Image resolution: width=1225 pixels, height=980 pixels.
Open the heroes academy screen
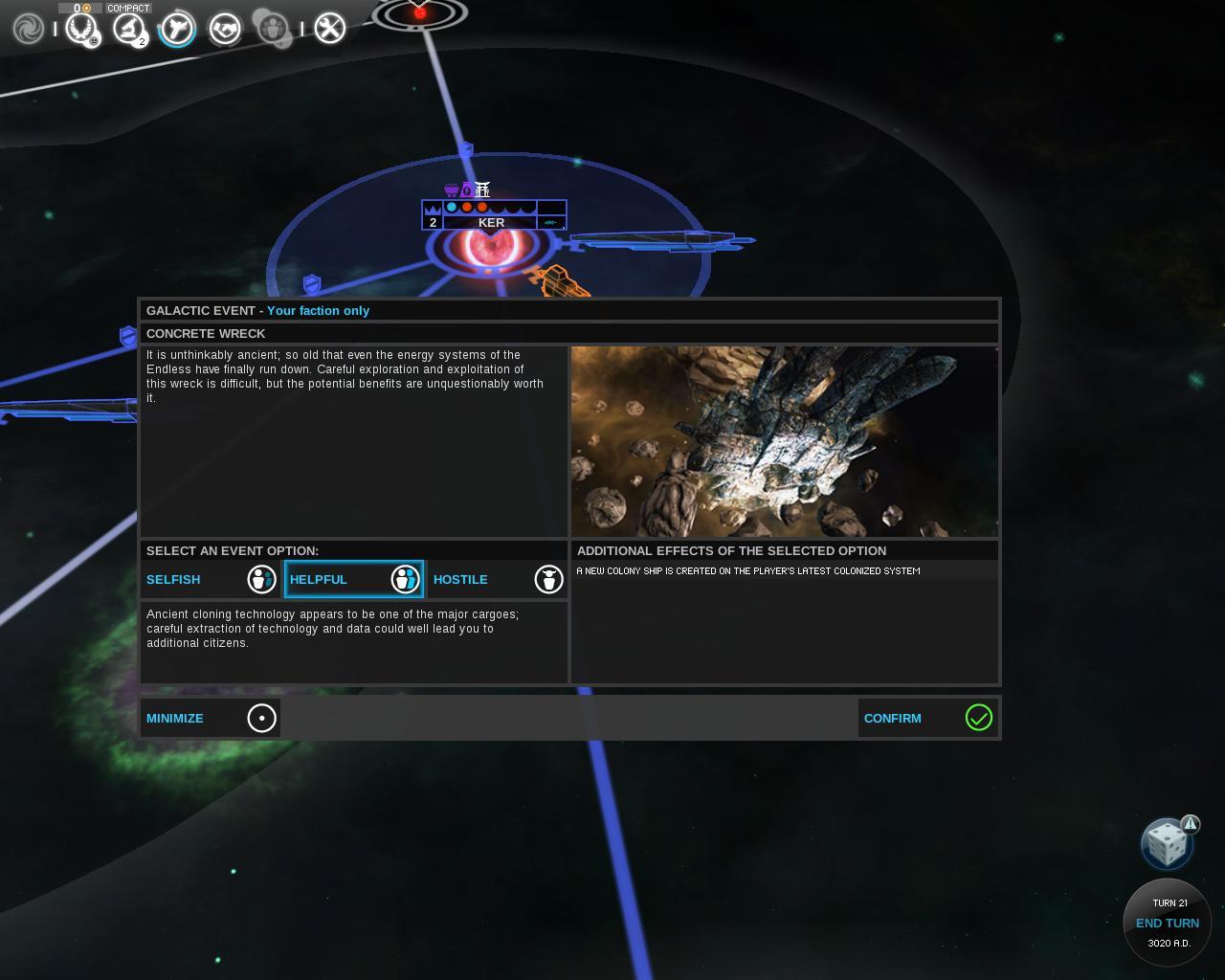(x=273, y=29)
